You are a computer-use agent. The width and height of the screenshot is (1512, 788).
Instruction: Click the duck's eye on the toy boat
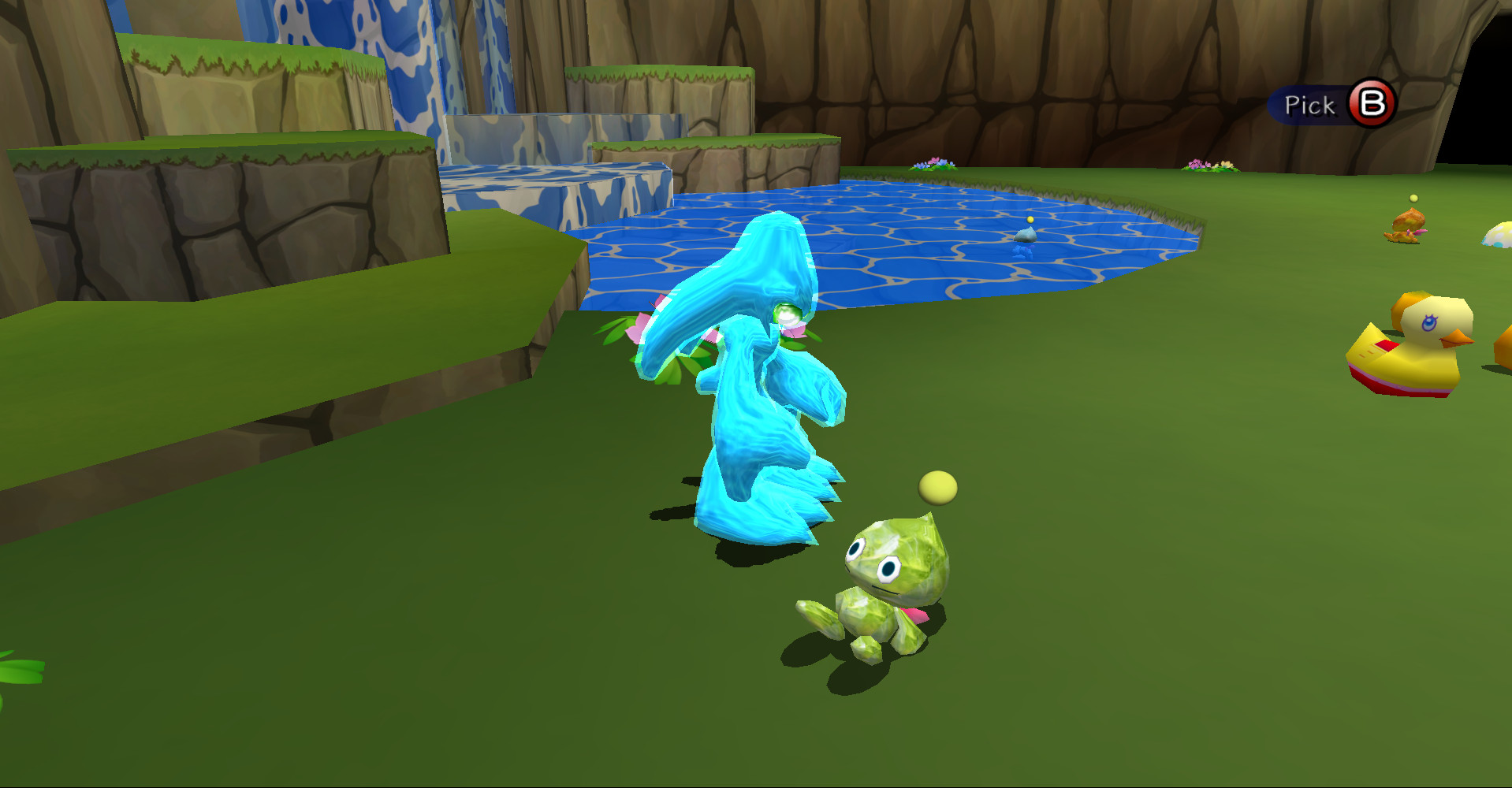[1428, 323]
